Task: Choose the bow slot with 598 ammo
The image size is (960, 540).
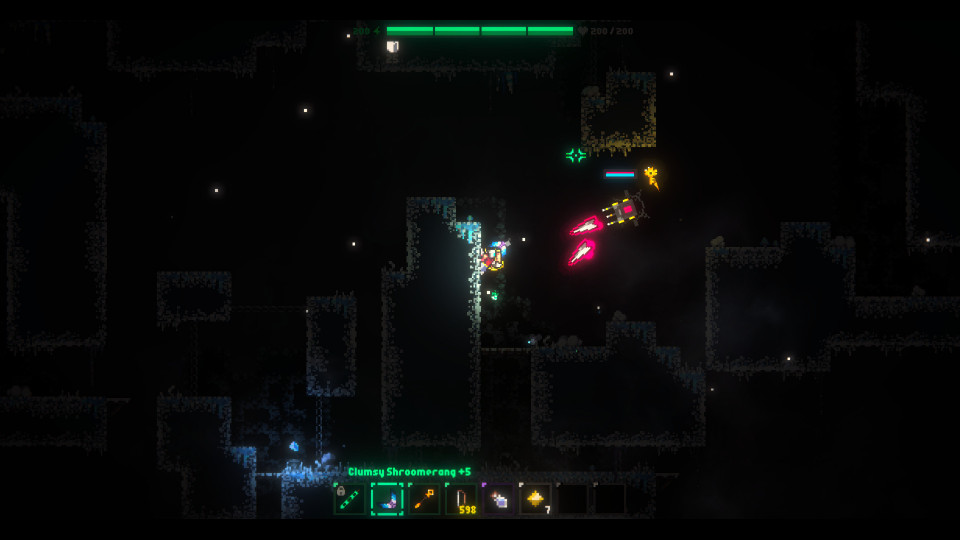Action: 461,499
